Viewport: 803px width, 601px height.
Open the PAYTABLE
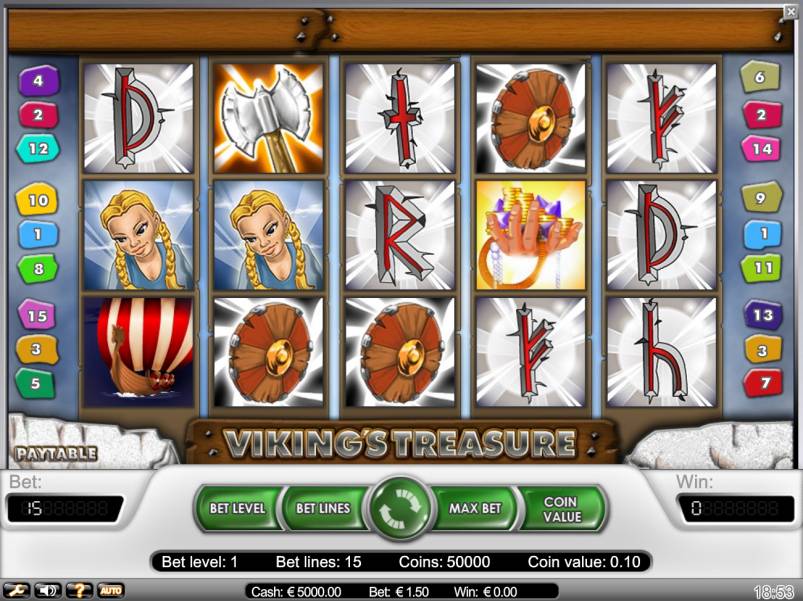click(x=56, y=453)
